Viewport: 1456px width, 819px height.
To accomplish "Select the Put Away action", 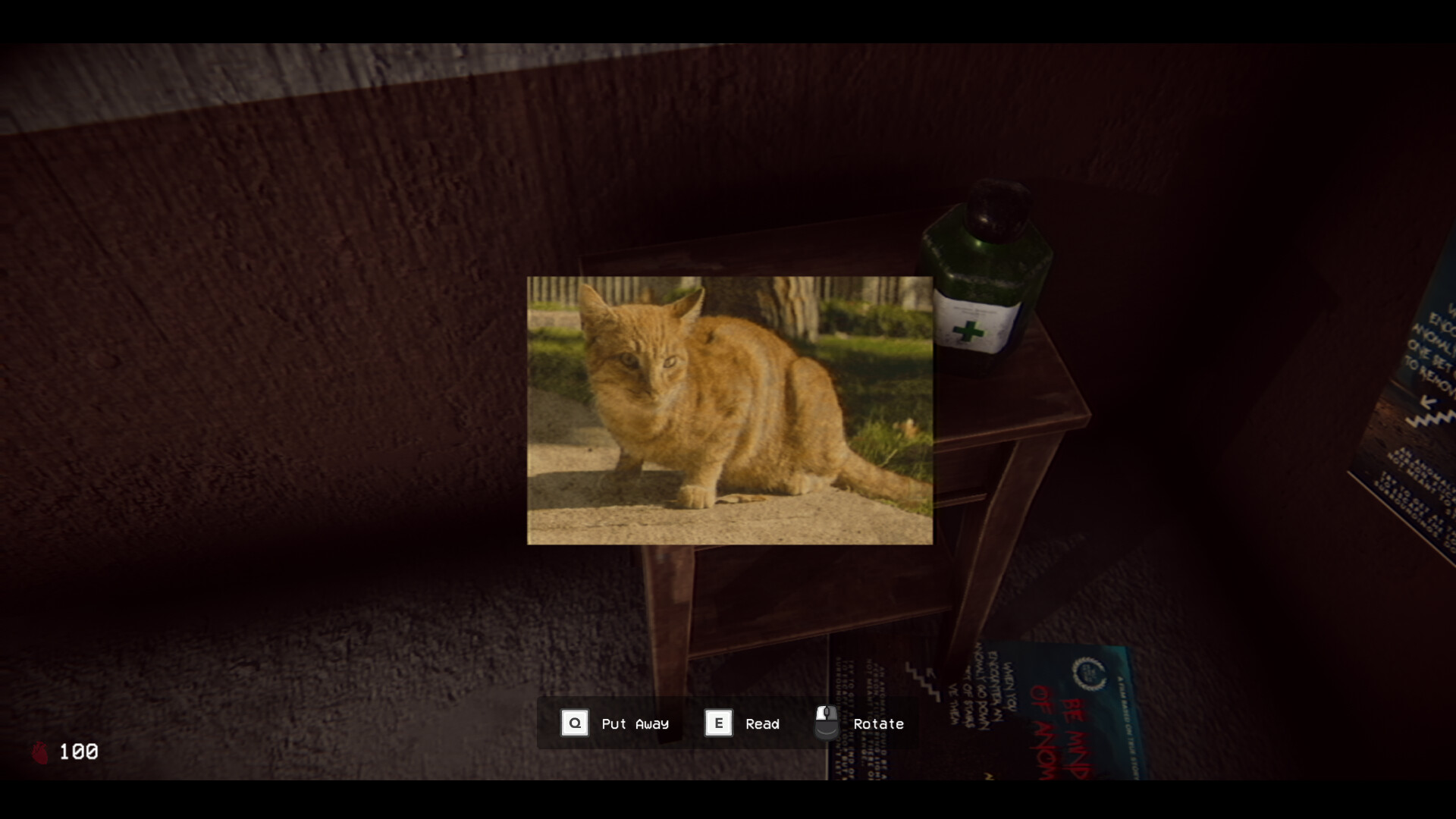I will tap(635, 723).
